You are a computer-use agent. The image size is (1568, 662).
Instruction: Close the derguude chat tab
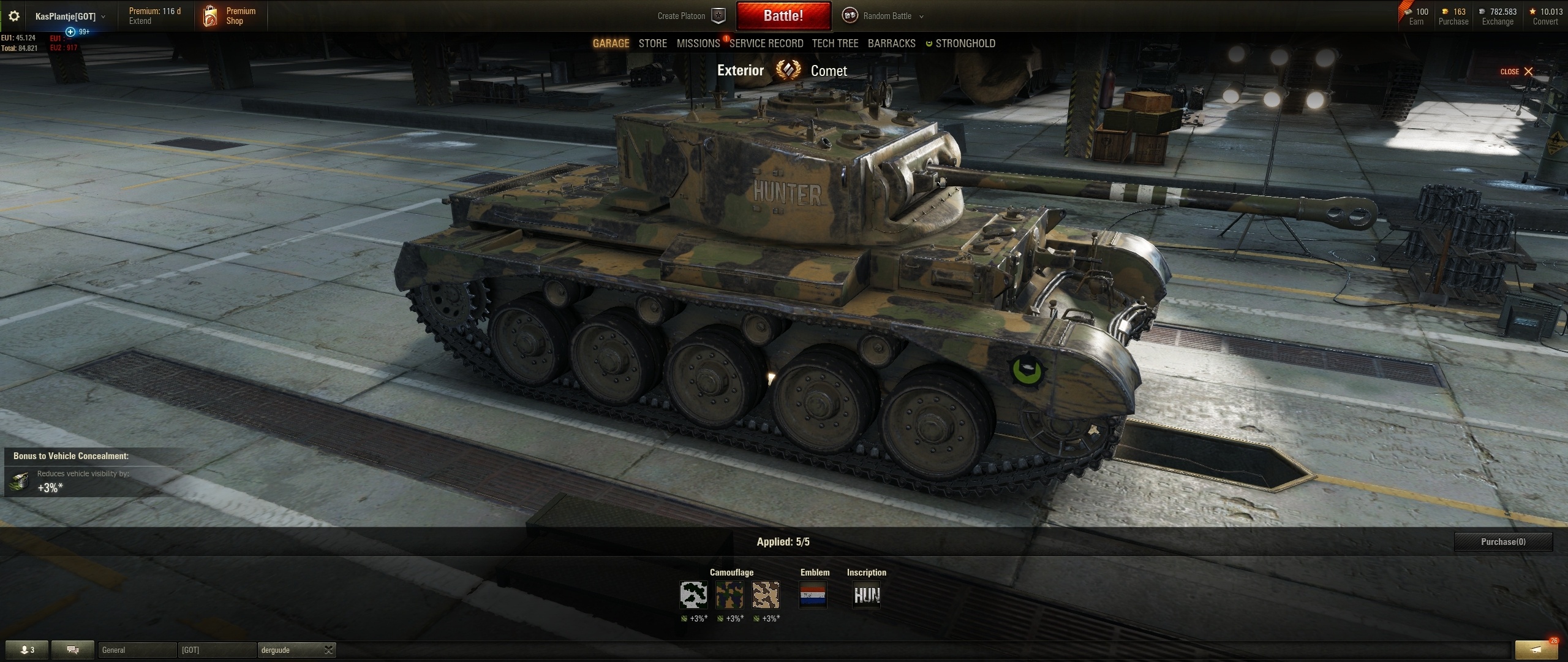(328, 650)
